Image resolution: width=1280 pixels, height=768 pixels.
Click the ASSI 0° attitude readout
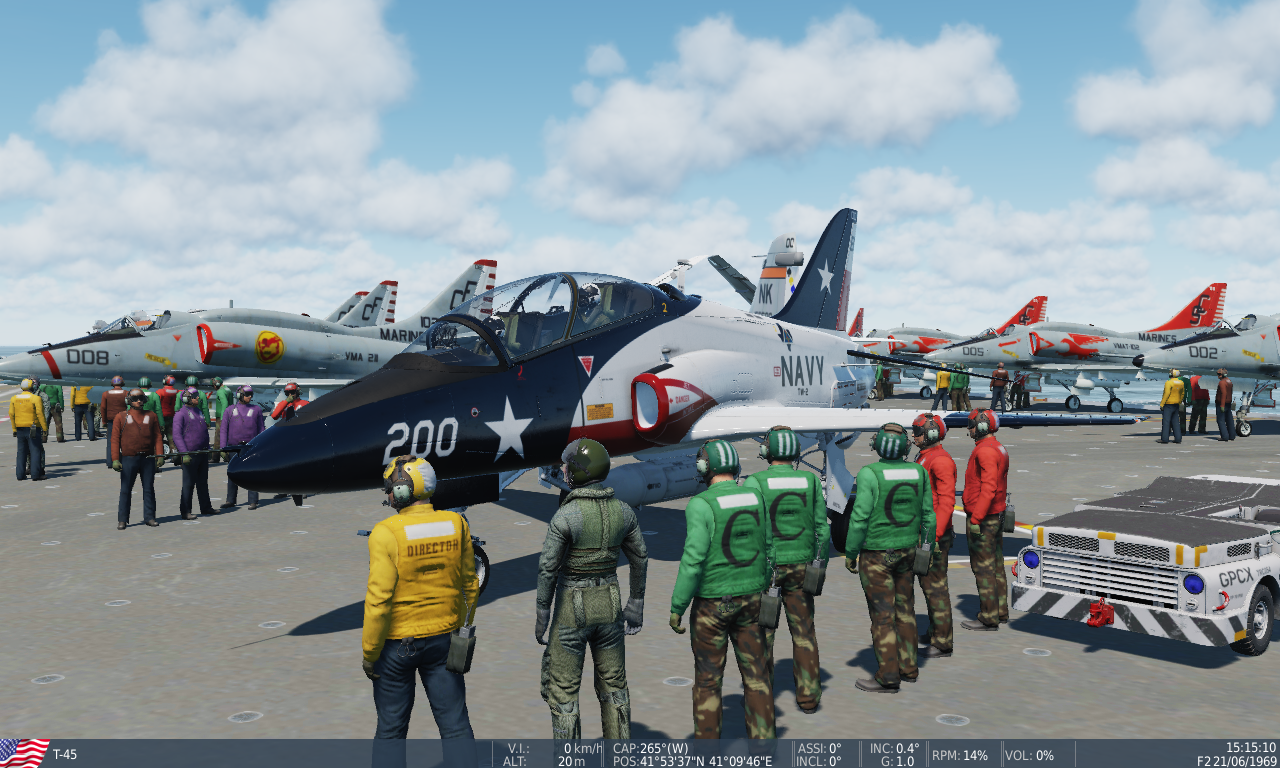[818, 745]
